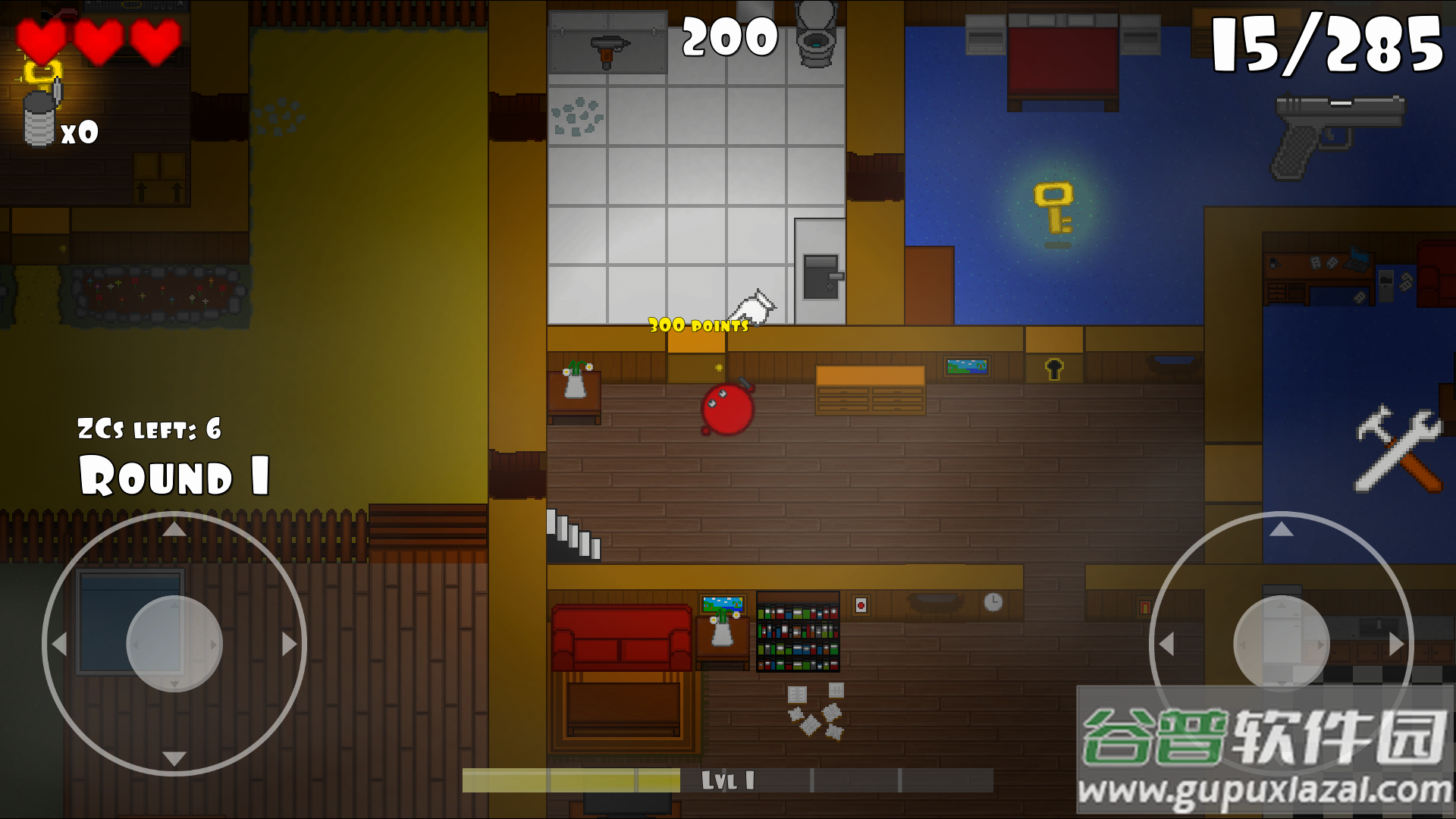Click the movement joystick's down arrow
The width and height of the screenshot is (1456, 819).
[x=174, y=758]
